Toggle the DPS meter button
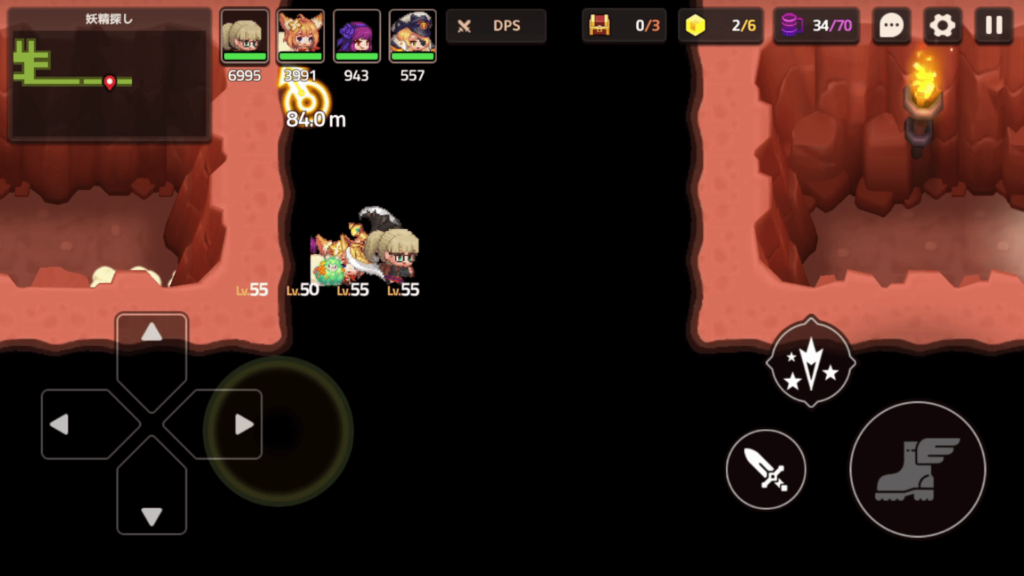Image resolution: width=1024 pixels, height=576 pixels. pos(496,26)
